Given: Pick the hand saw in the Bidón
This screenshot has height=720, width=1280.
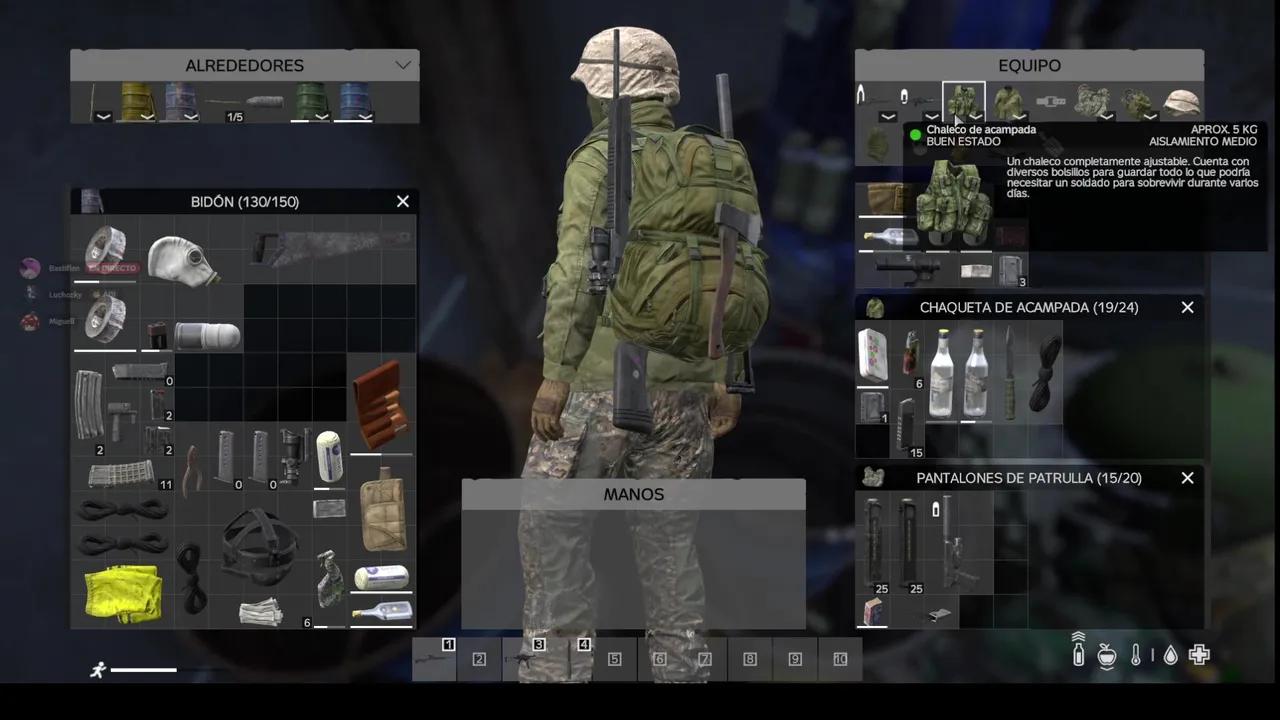Looking at the screenshot, I should pyautogui.click(x=330, y=246).
